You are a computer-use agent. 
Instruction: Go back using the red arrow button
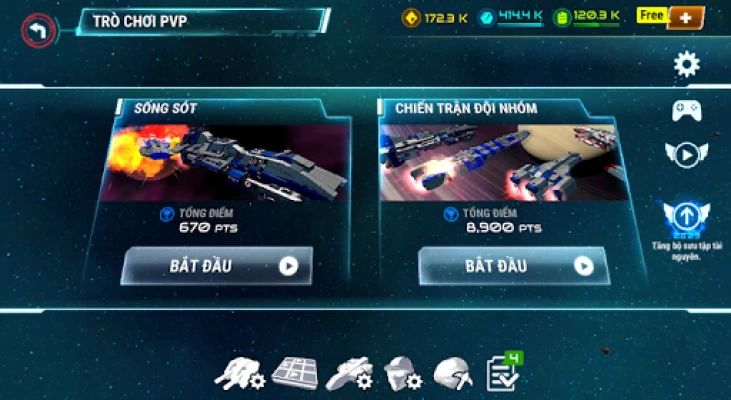pyautogui.click(x=39, y=30)
